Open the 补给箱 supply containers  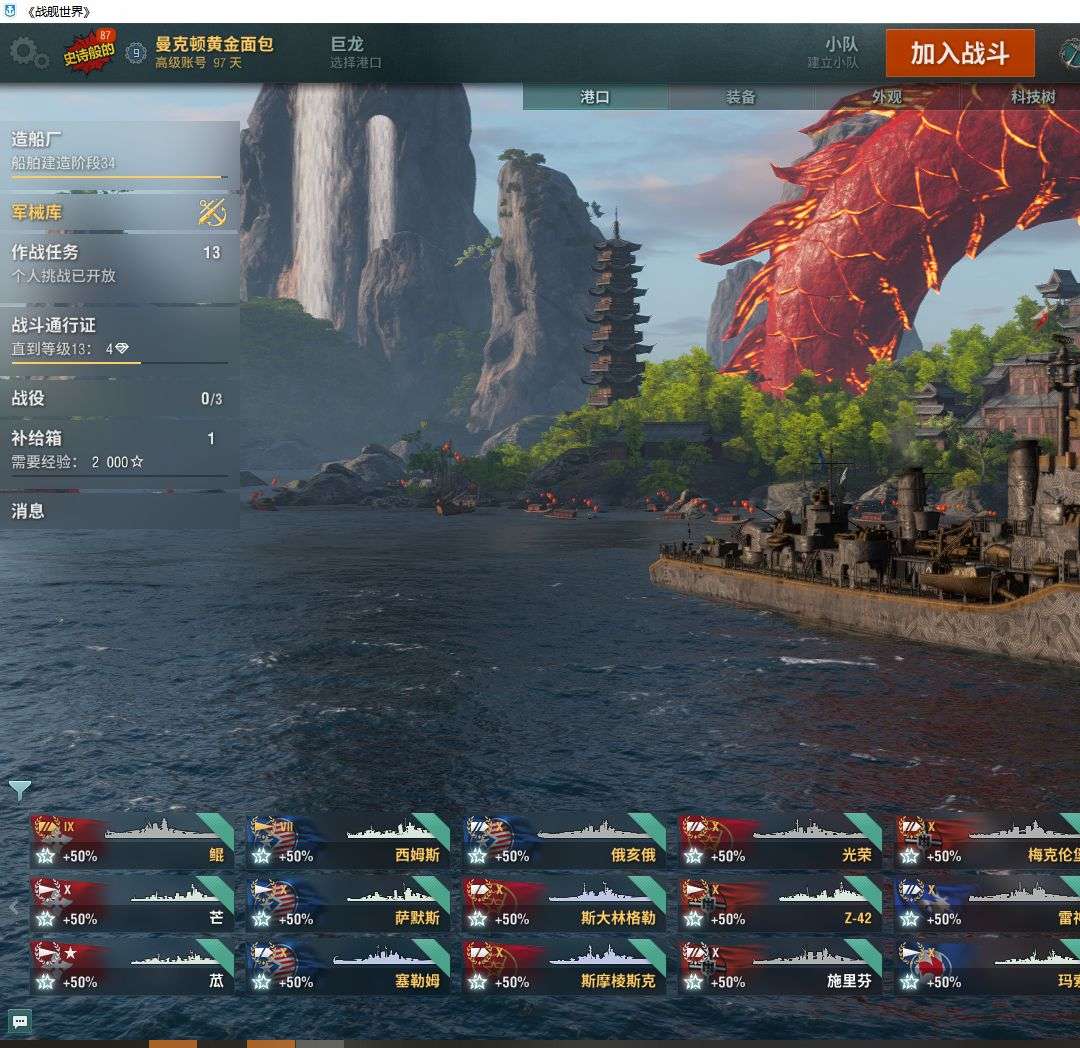click(x=119, y=449)
